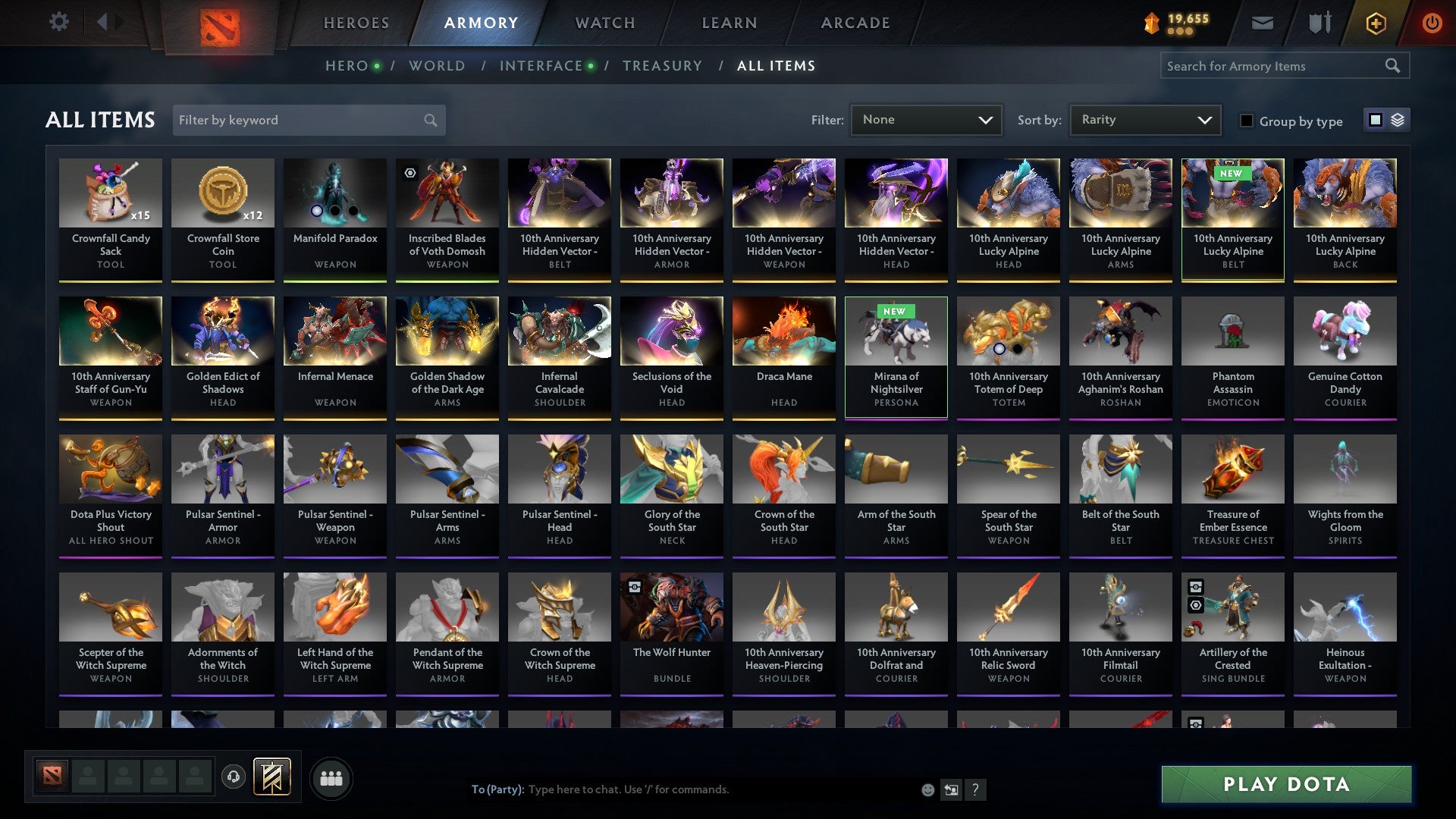1456x819 pixels.
Task: Open the Sort by Rarity dropdown
Action: (x=1144, y=119)
